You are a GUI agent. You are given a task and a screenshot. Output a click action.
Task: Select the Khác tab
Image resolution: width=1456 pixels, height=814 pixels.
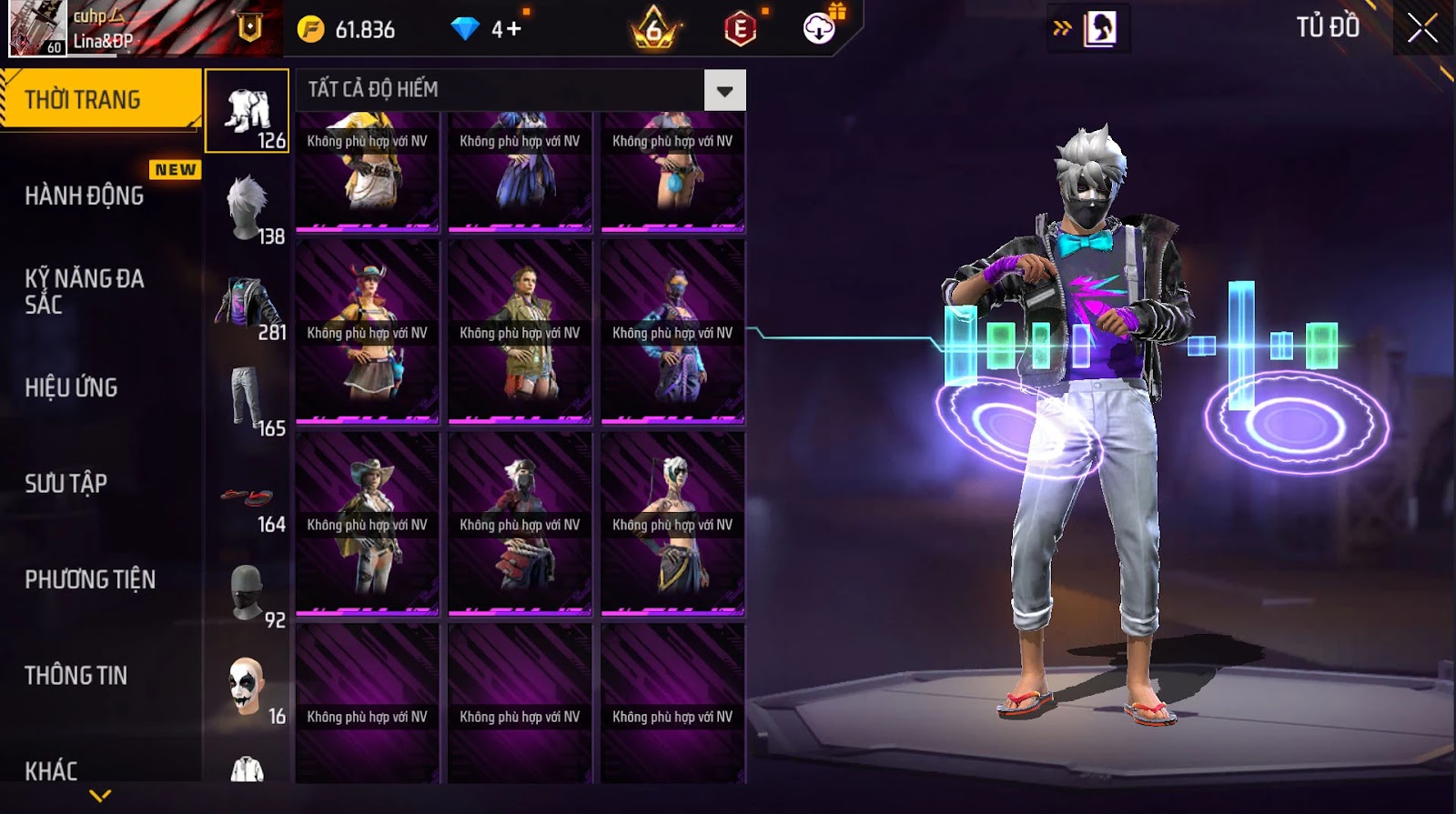click(52, 770)
